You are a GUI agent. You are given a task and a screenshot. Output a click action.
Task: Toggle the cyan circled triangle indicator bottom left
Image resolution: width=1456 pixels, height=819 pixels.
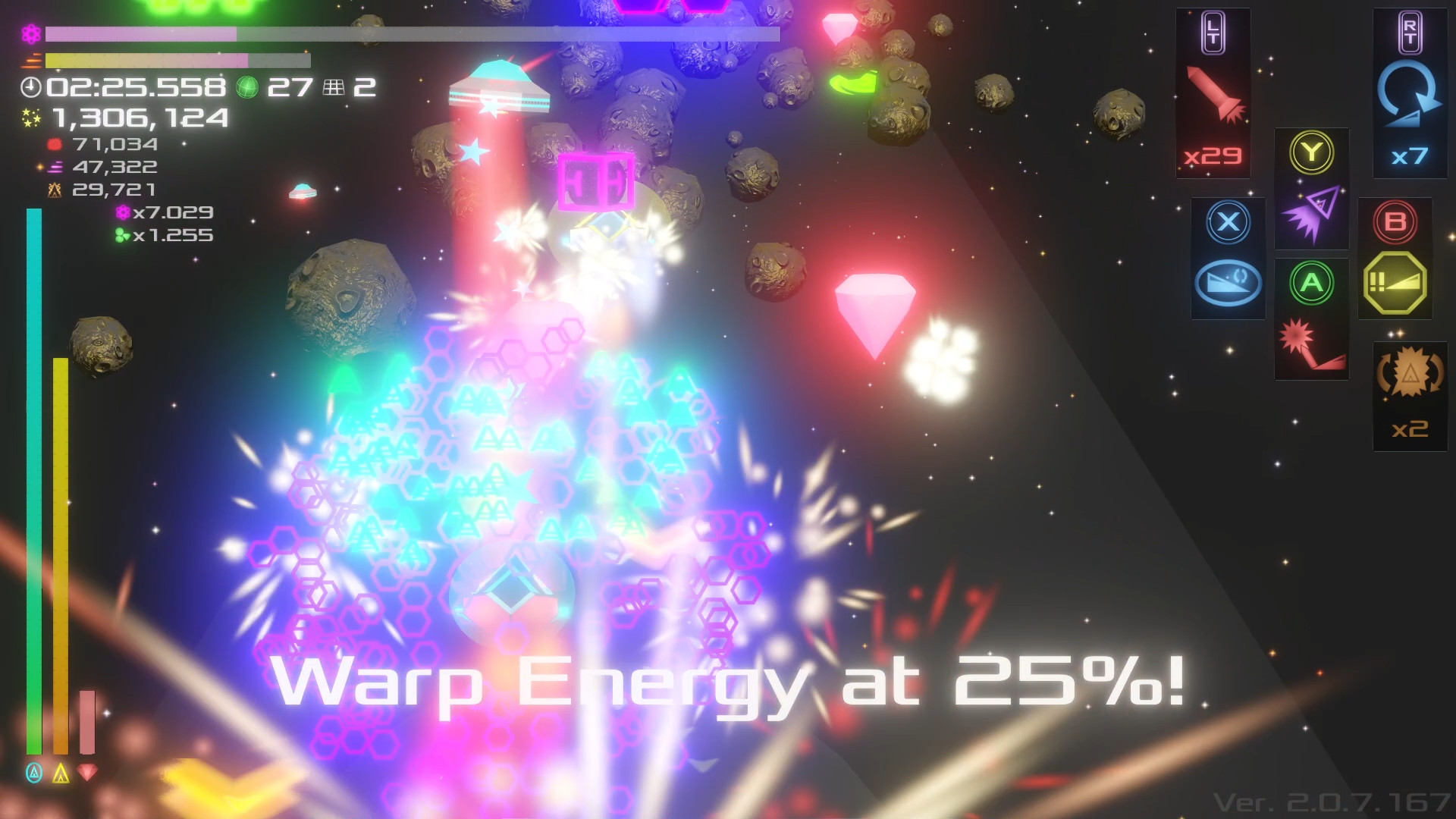[x=33, y=774]
